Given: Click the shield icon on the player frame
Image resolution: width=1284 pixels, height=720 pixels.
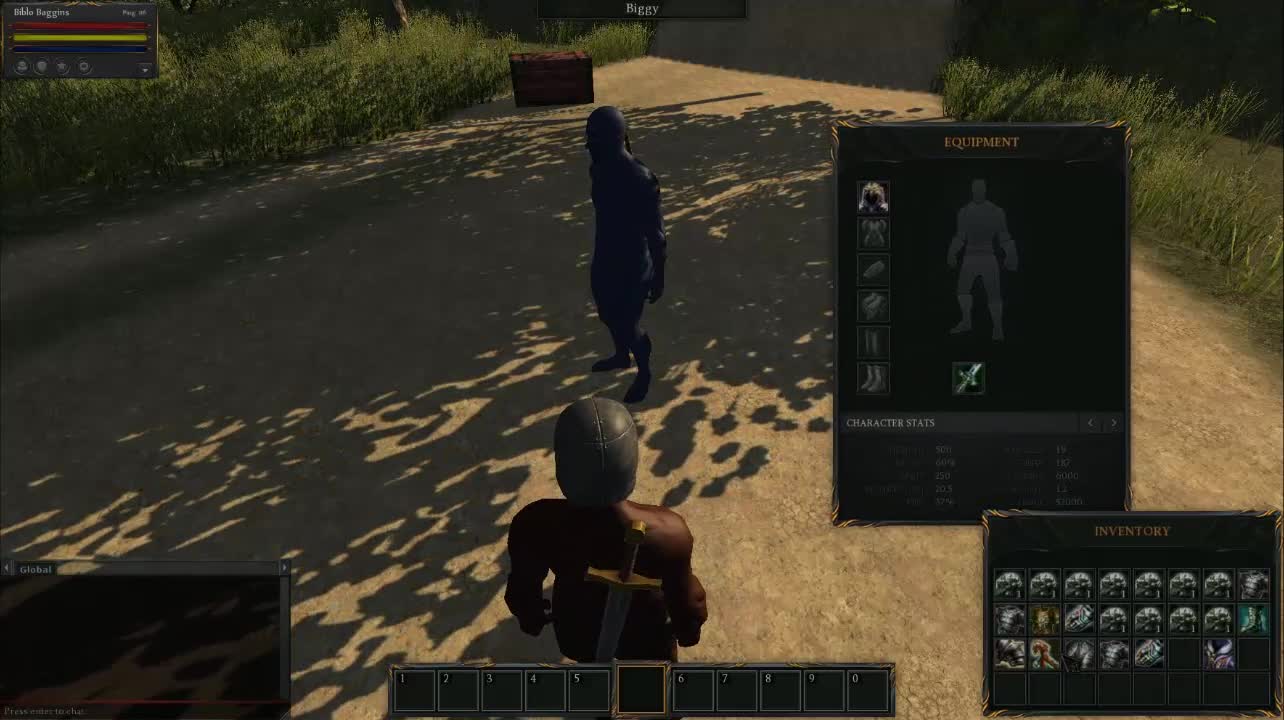Looking at the screenshot, I should [41, 67].
